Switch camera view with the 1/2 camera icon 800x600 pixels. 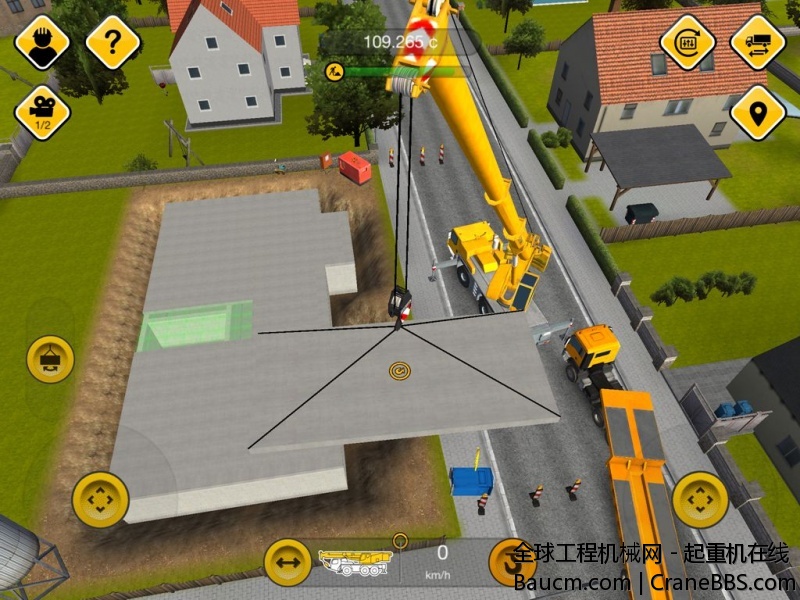42,112
